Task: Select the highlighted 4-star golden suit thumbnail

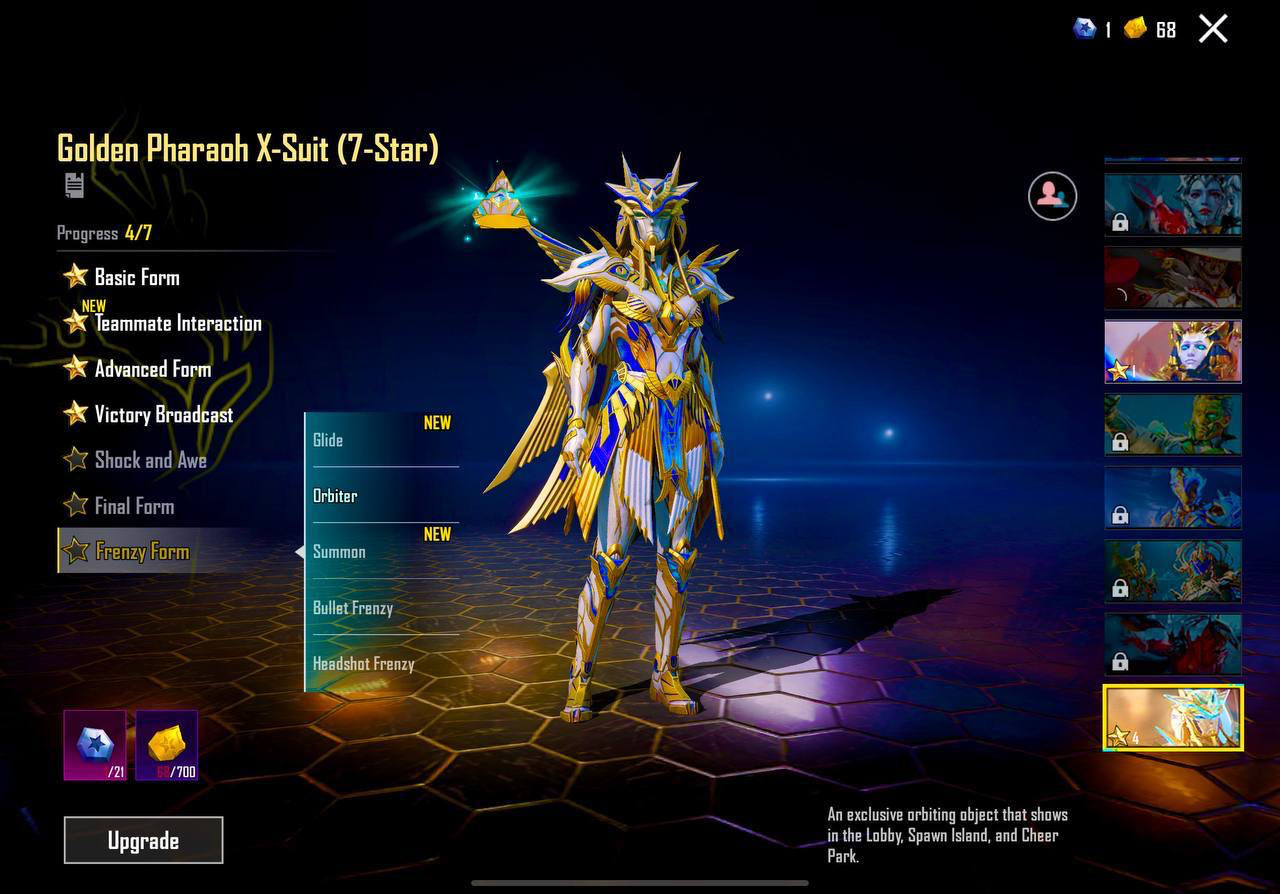Action: (1173, 718)
